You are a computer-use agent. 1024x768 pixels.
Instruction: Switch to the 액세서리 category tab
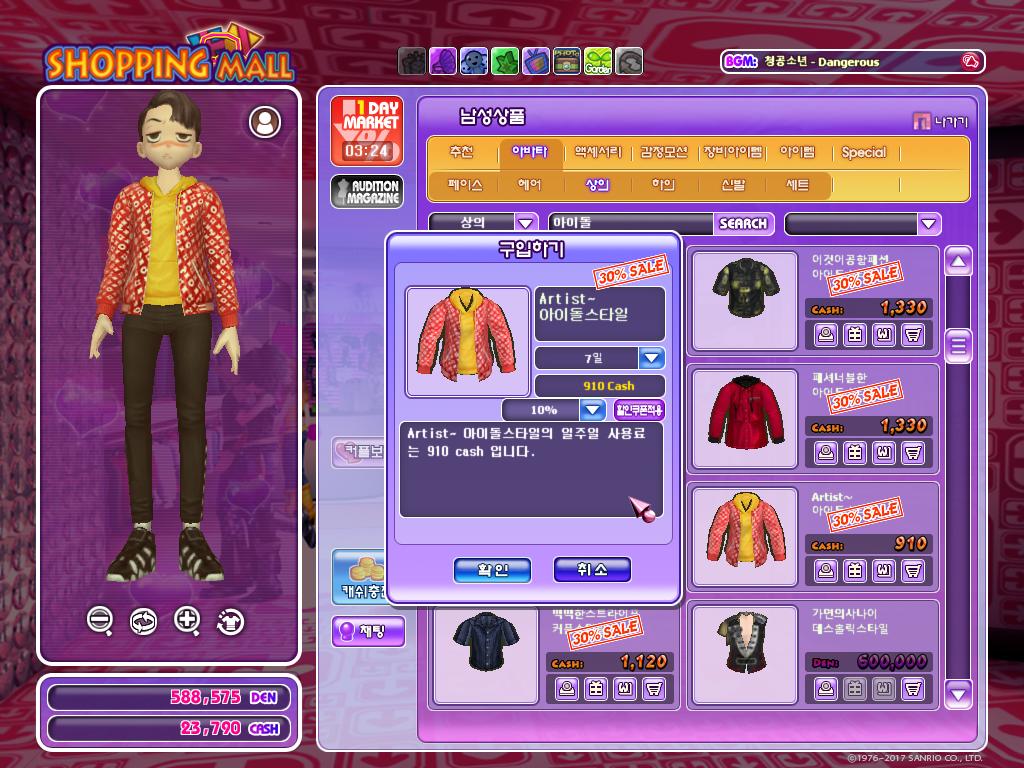point(598,153)
